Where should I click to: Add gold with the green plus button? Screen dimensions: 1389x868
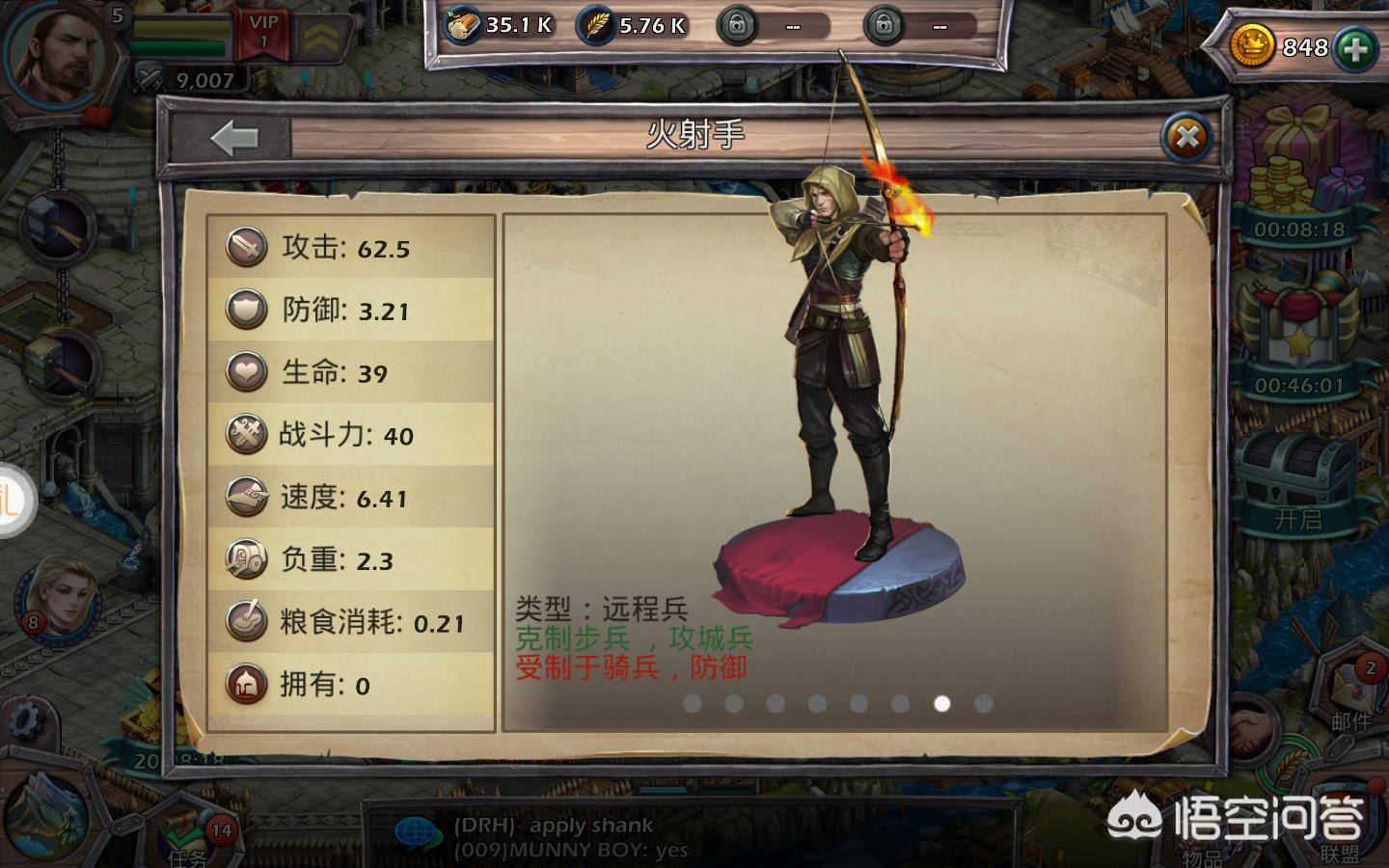1356,48
